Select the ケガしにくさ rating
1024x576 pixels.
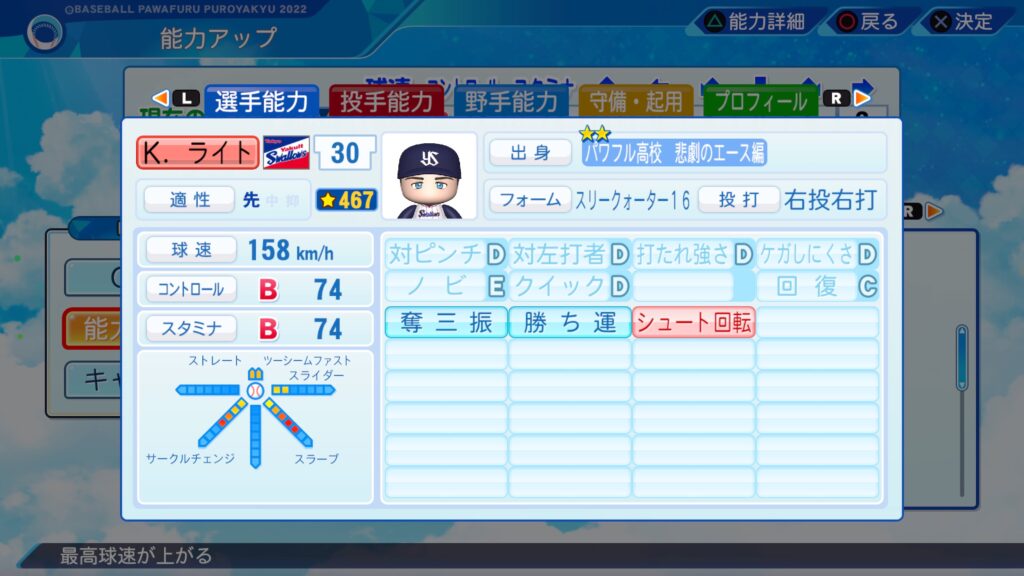(818, 254)
